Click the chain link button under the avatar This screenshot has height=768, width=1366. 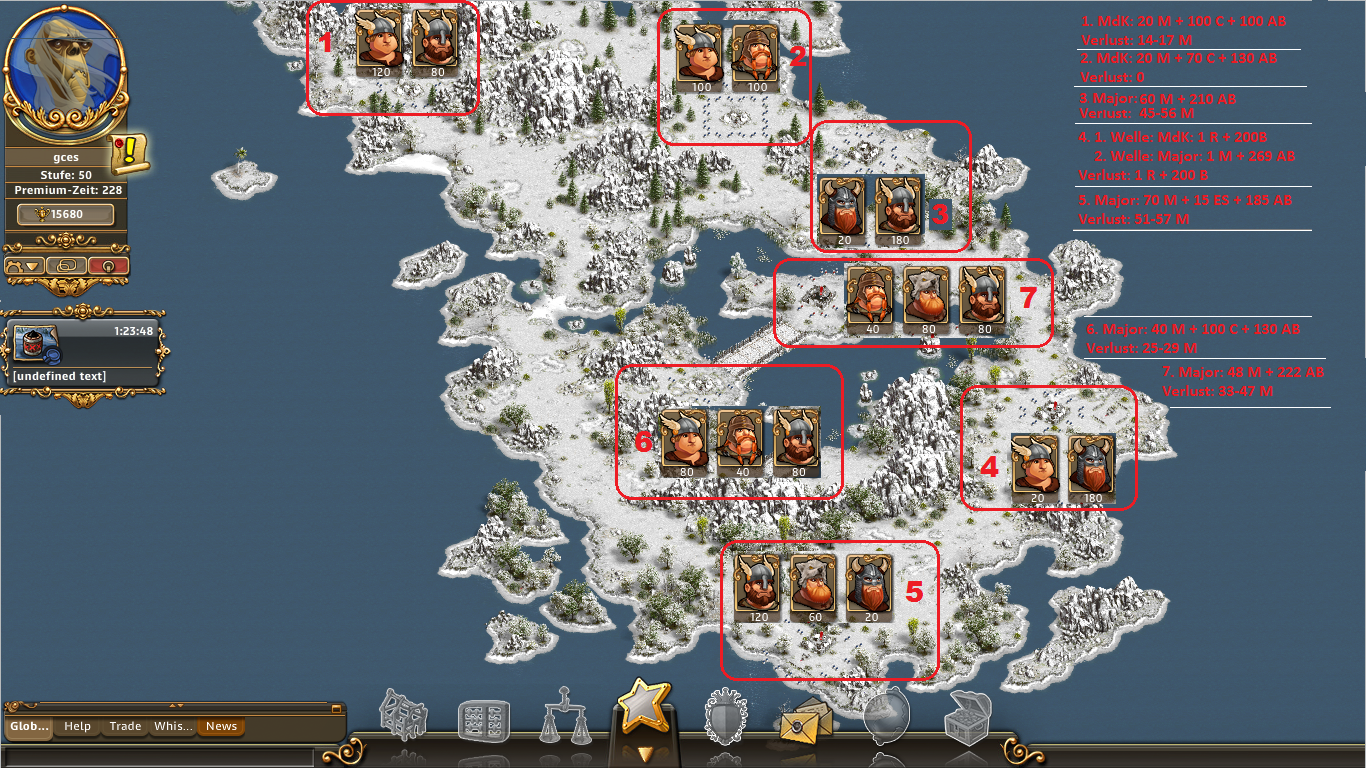[x=66, y=266]
